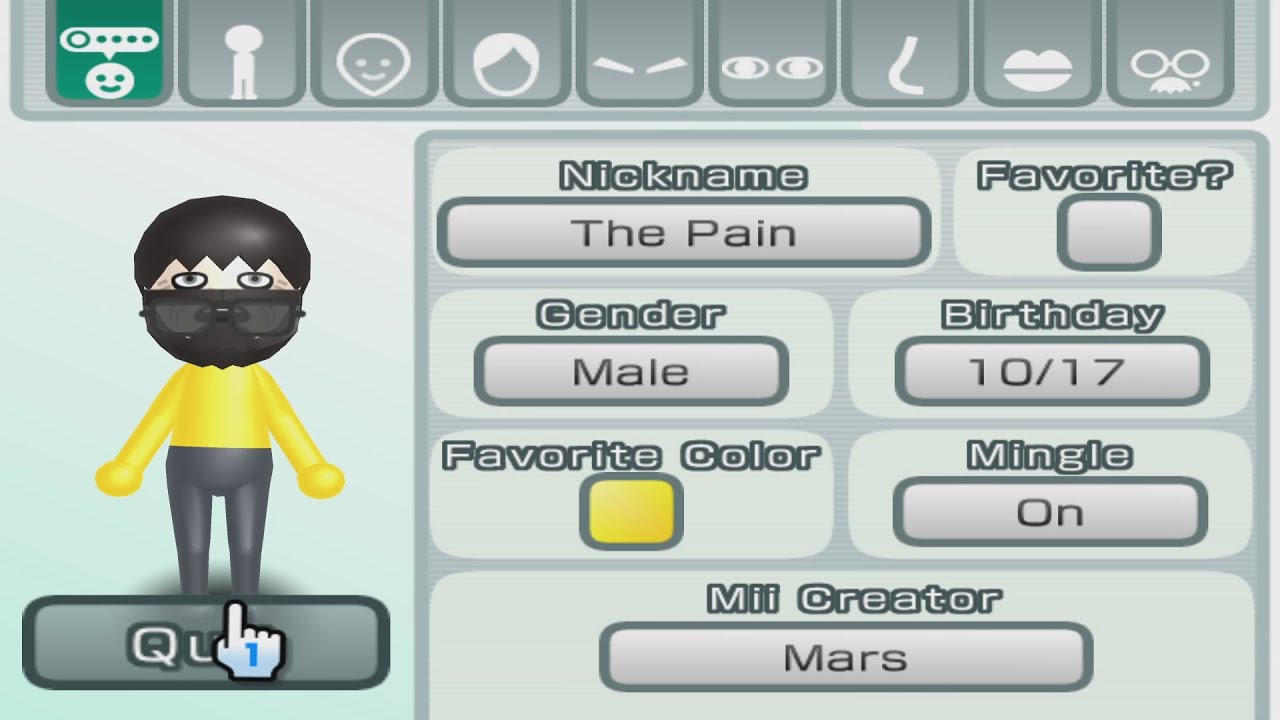
Task: Open the Birthday field showing 10/17
Action: (1050, 371)
